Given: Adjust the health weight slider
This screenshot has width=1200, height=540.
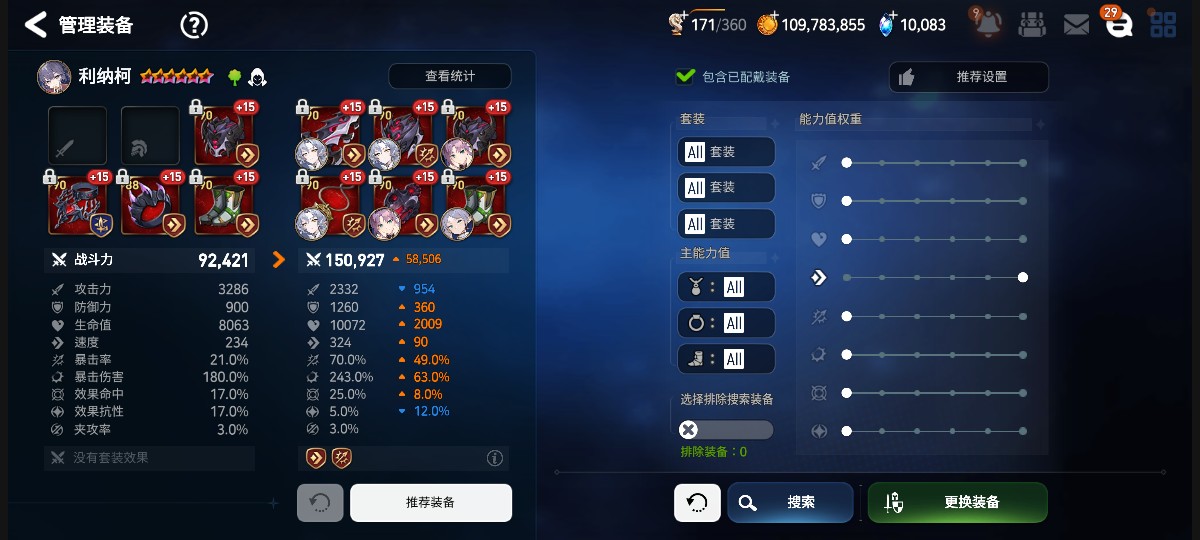Looking at the screenshot, I should 847,239.
